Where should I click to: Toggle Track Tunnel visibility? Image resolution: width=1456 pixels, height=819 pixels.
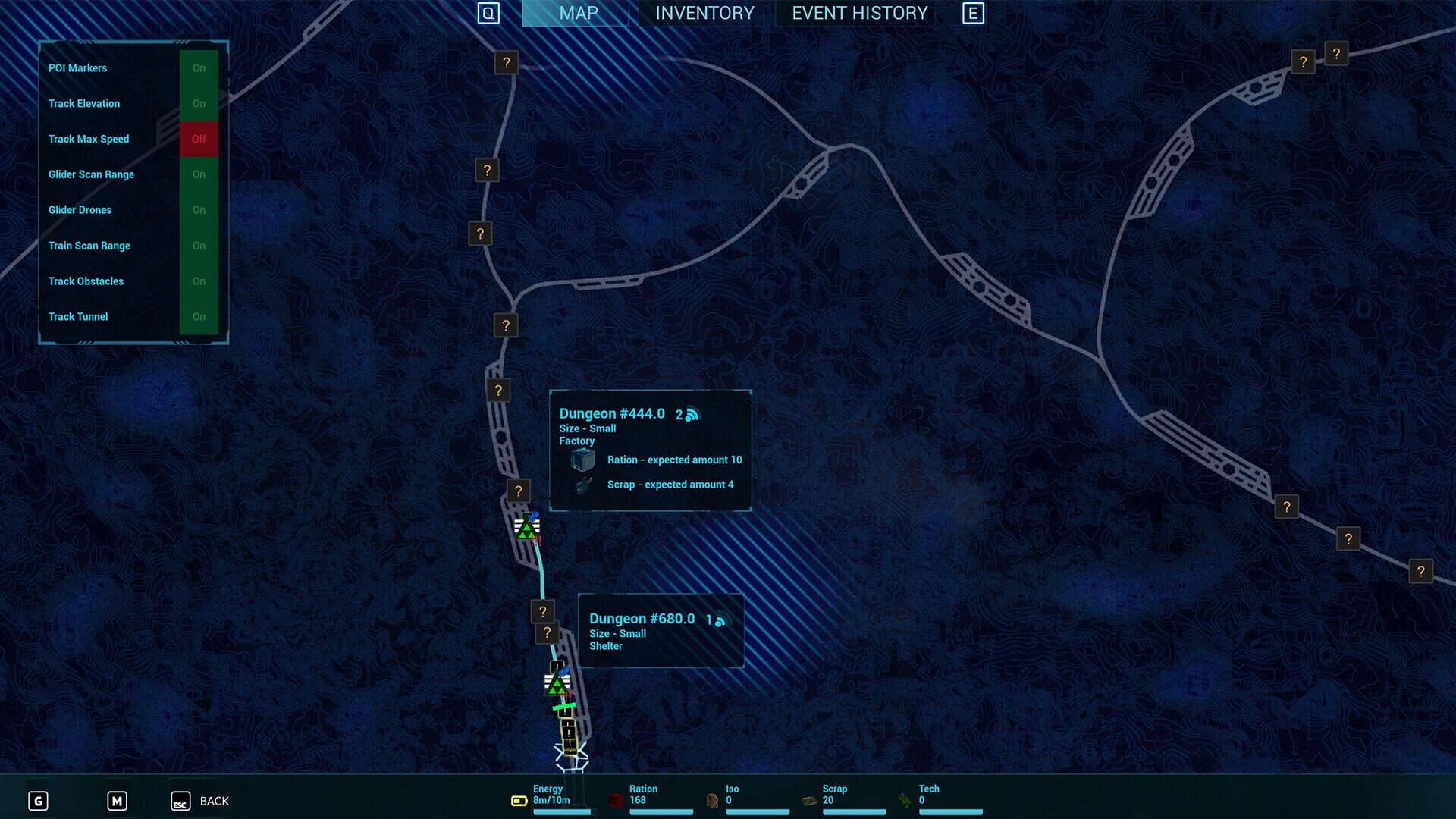tap(199, 316)
